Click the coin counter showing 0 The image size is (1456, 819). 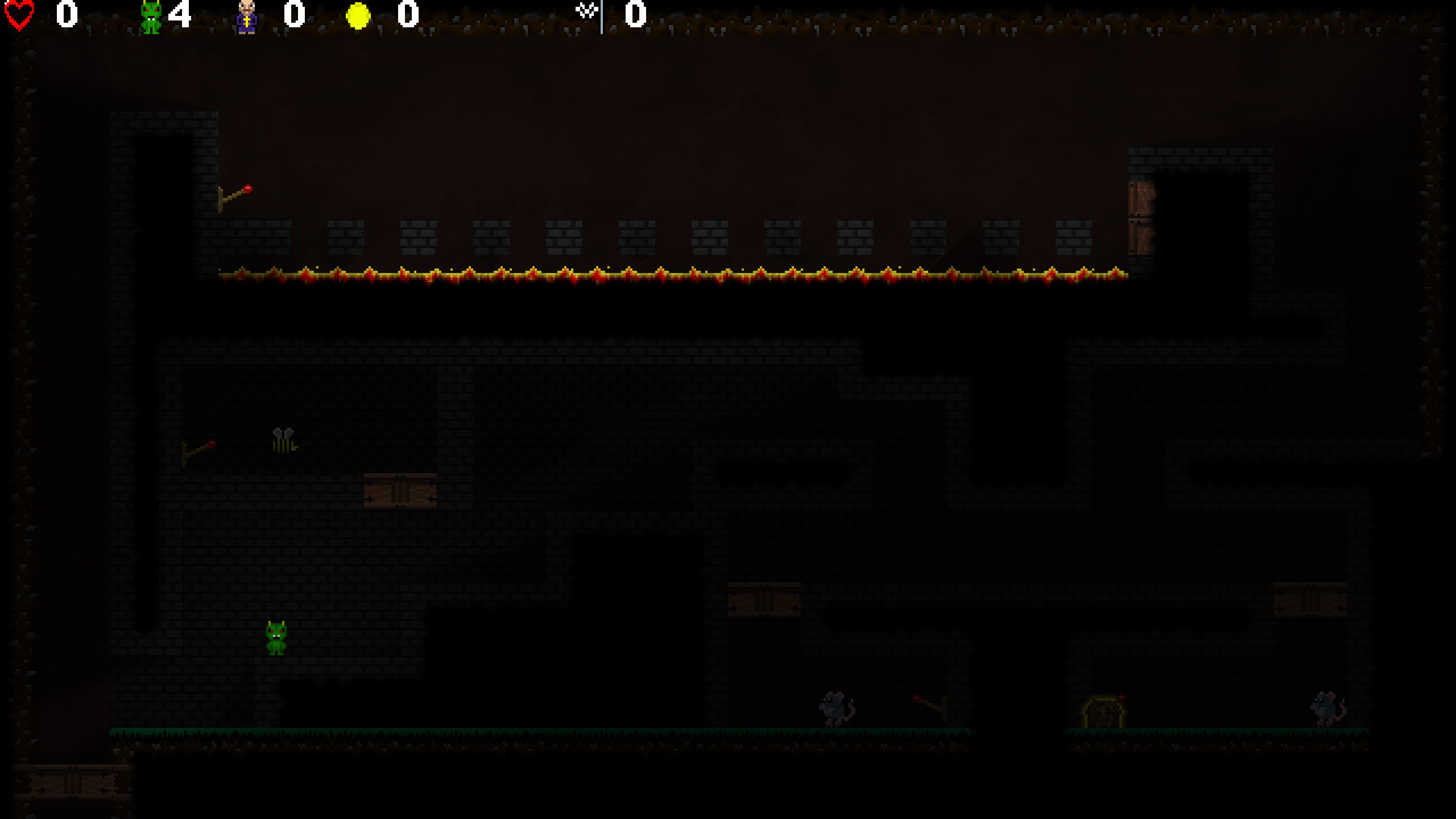pos(406,14)
